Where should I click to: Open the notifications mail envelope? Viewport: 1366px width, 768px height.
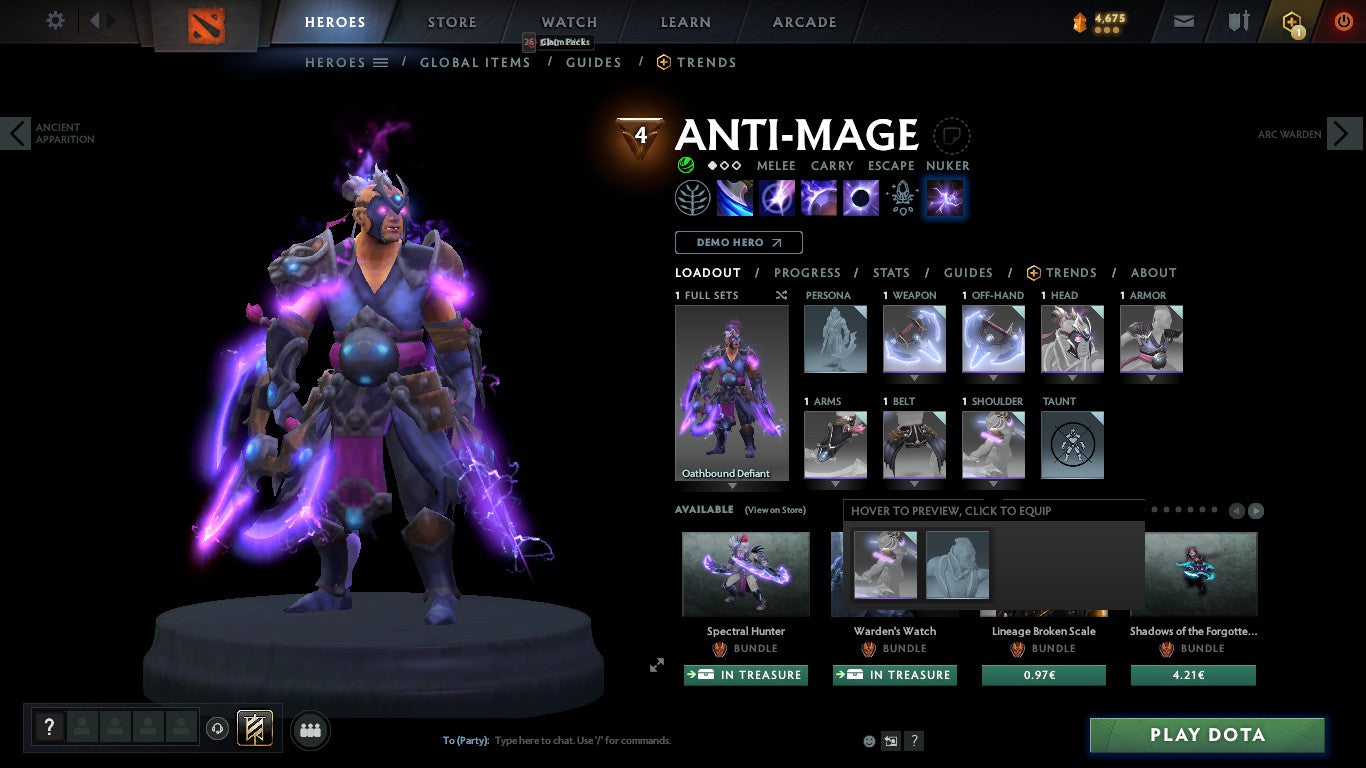(x=1183, y=20)
